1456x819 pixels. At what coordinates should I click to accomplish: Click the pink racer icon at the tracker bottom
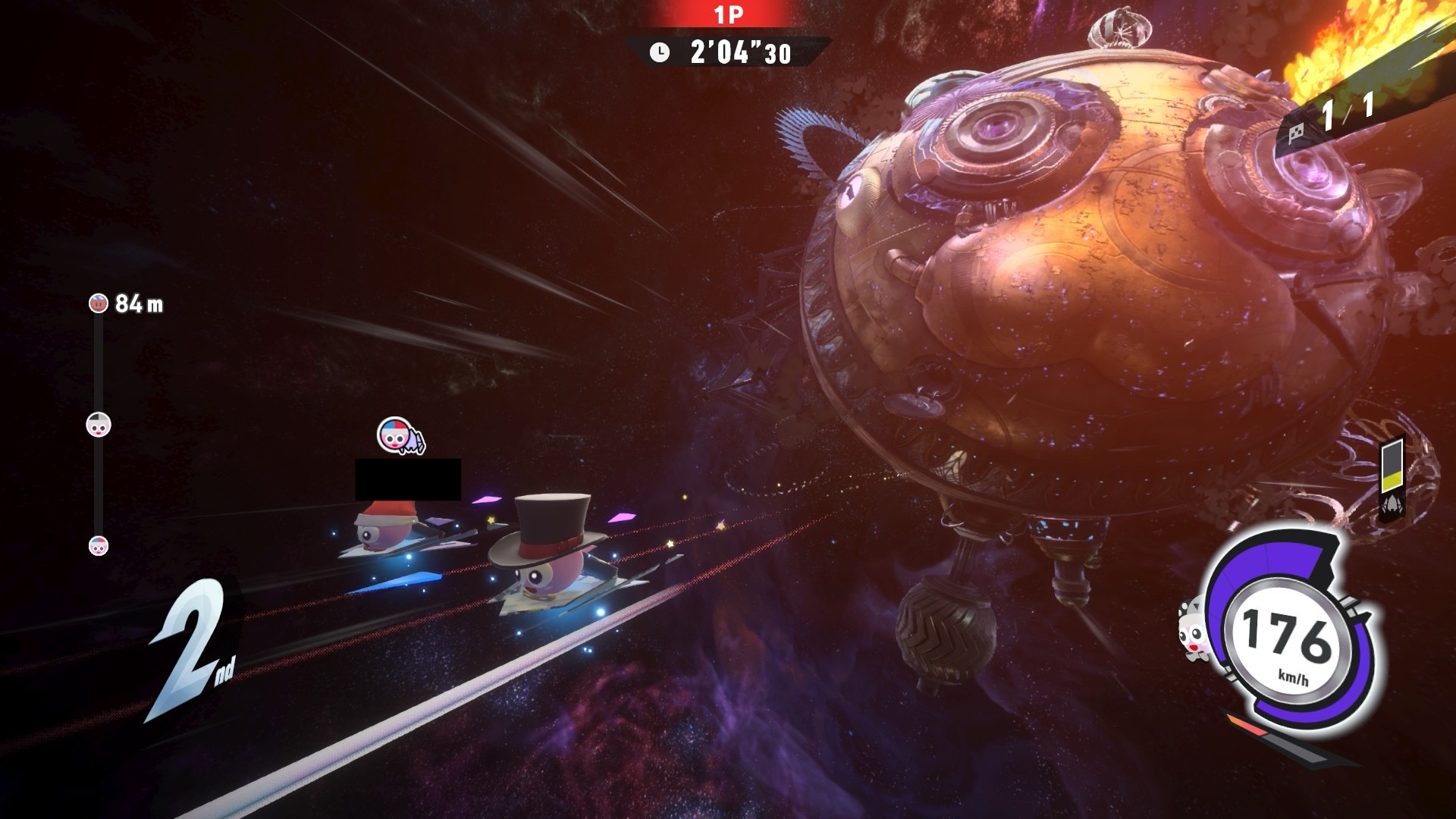99,545
